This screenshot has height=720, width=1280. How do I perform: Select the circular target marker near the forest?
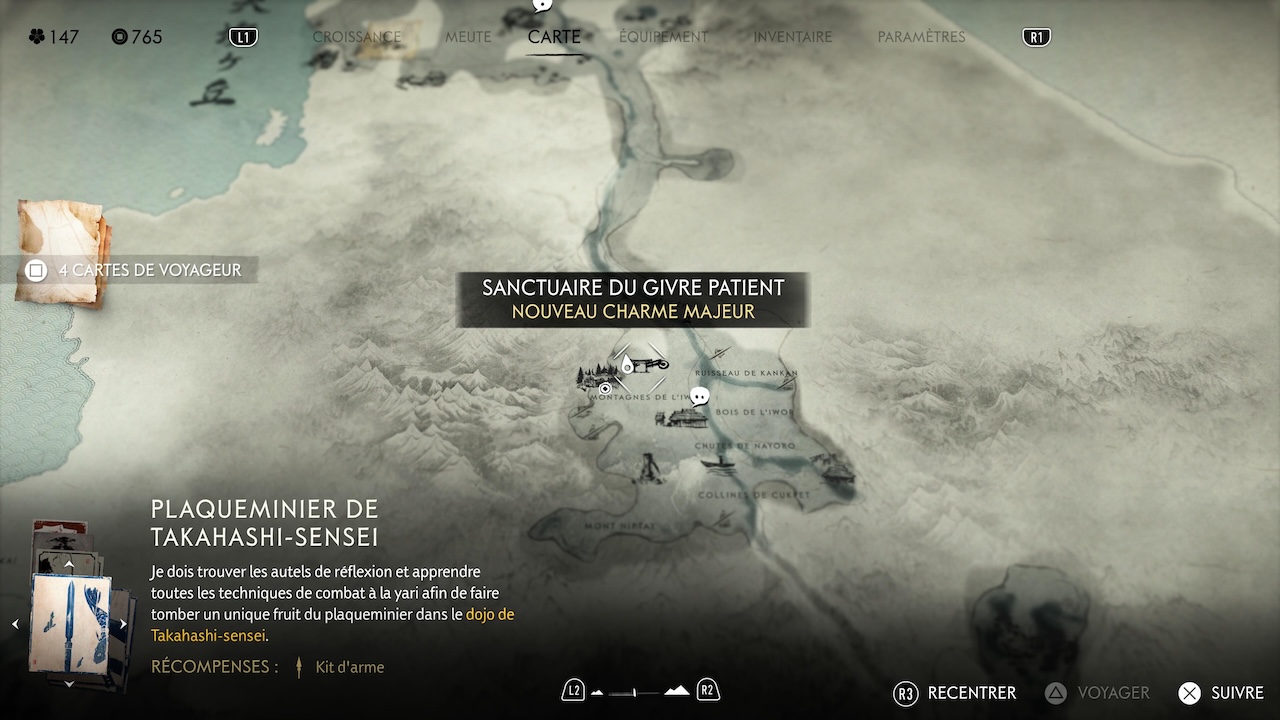tap(605, 388)
